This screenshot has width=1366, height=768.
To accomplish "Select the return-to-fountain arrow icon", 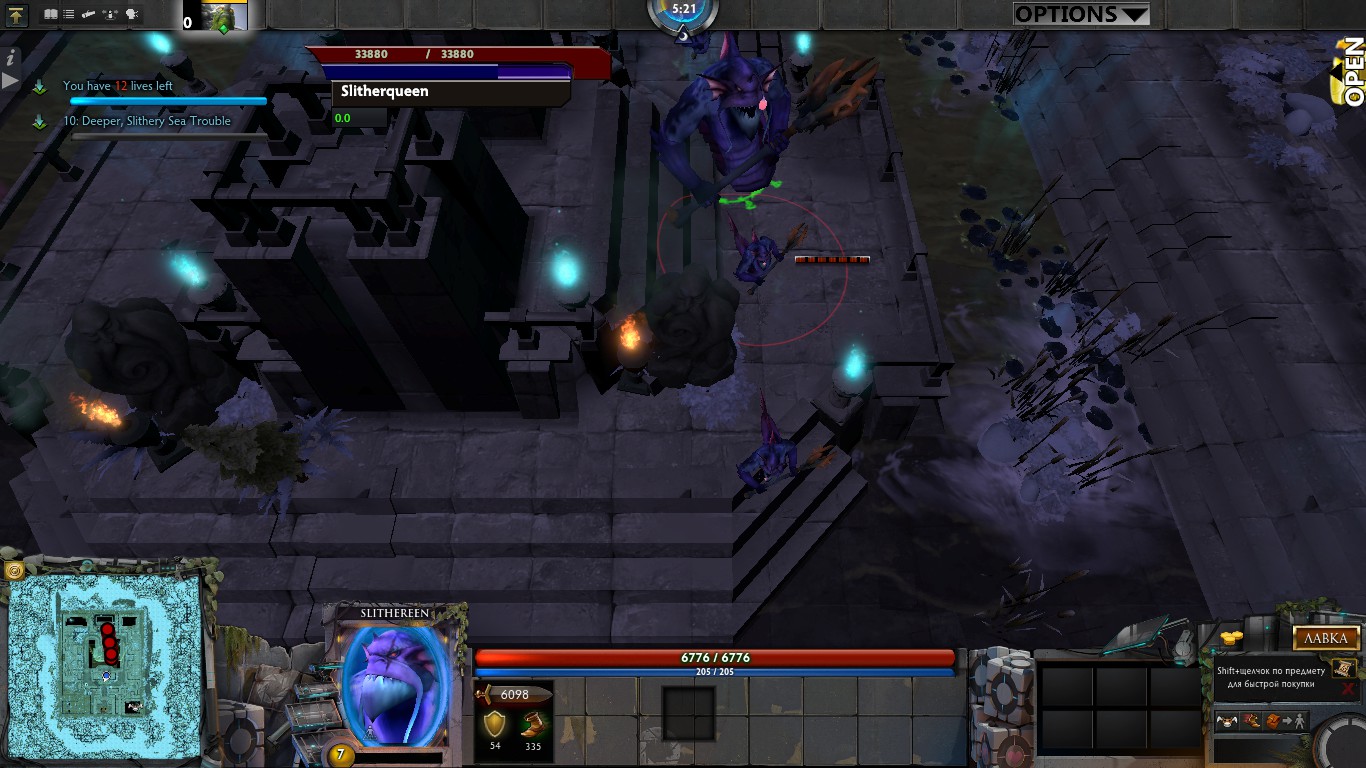I will tap(17, 14).
